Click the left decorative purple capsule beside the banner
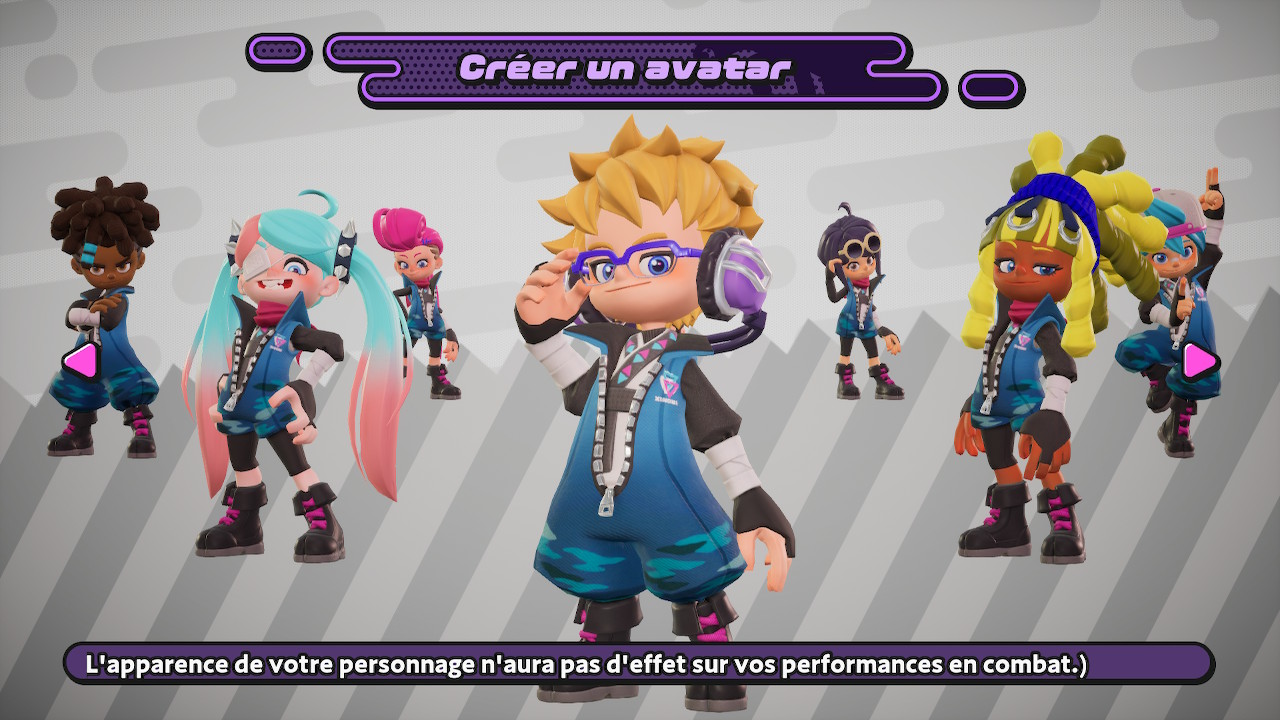The image size is (1280, 720). pos(274,51)
